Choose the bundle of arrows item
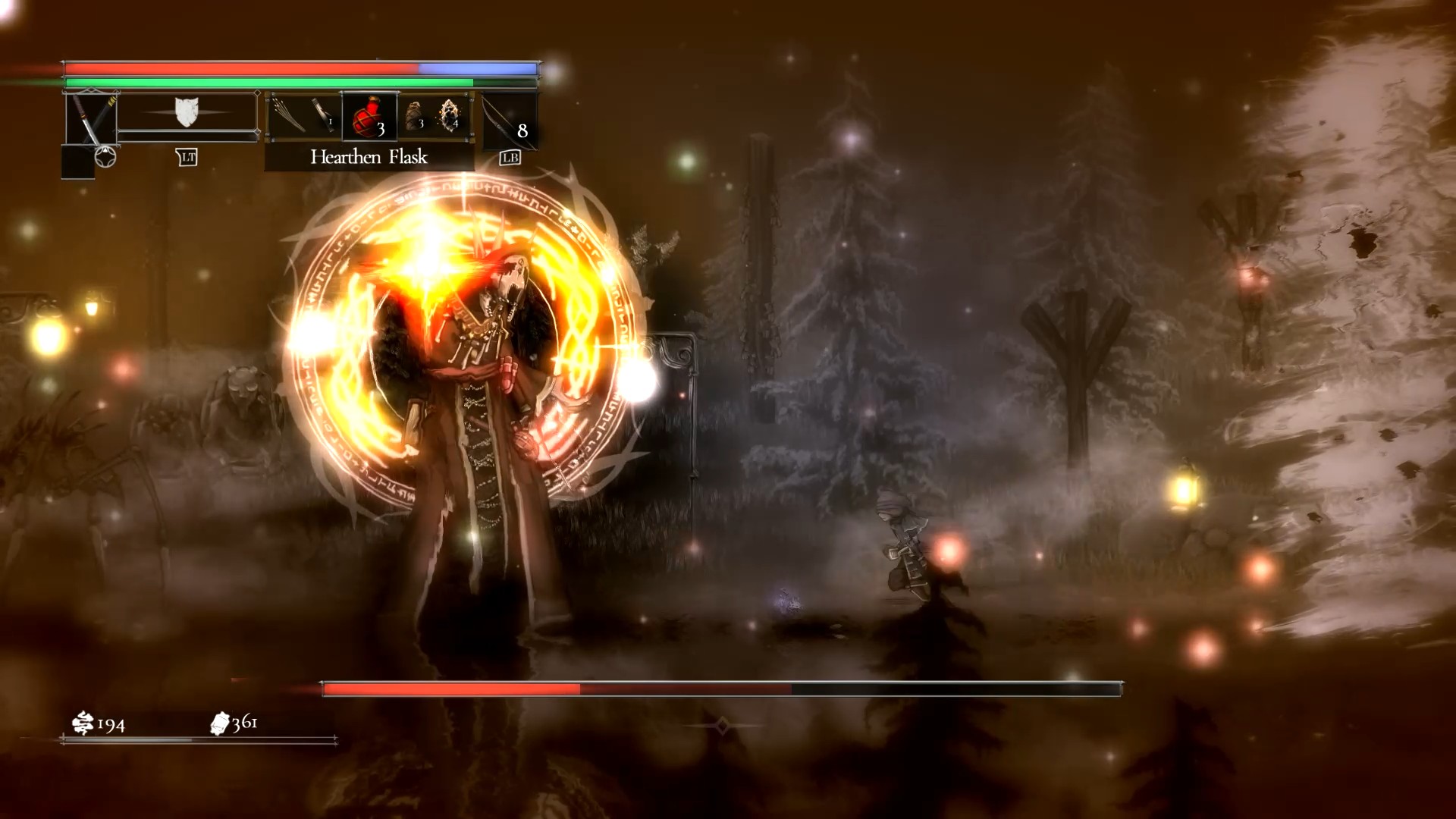 (290, 116)
